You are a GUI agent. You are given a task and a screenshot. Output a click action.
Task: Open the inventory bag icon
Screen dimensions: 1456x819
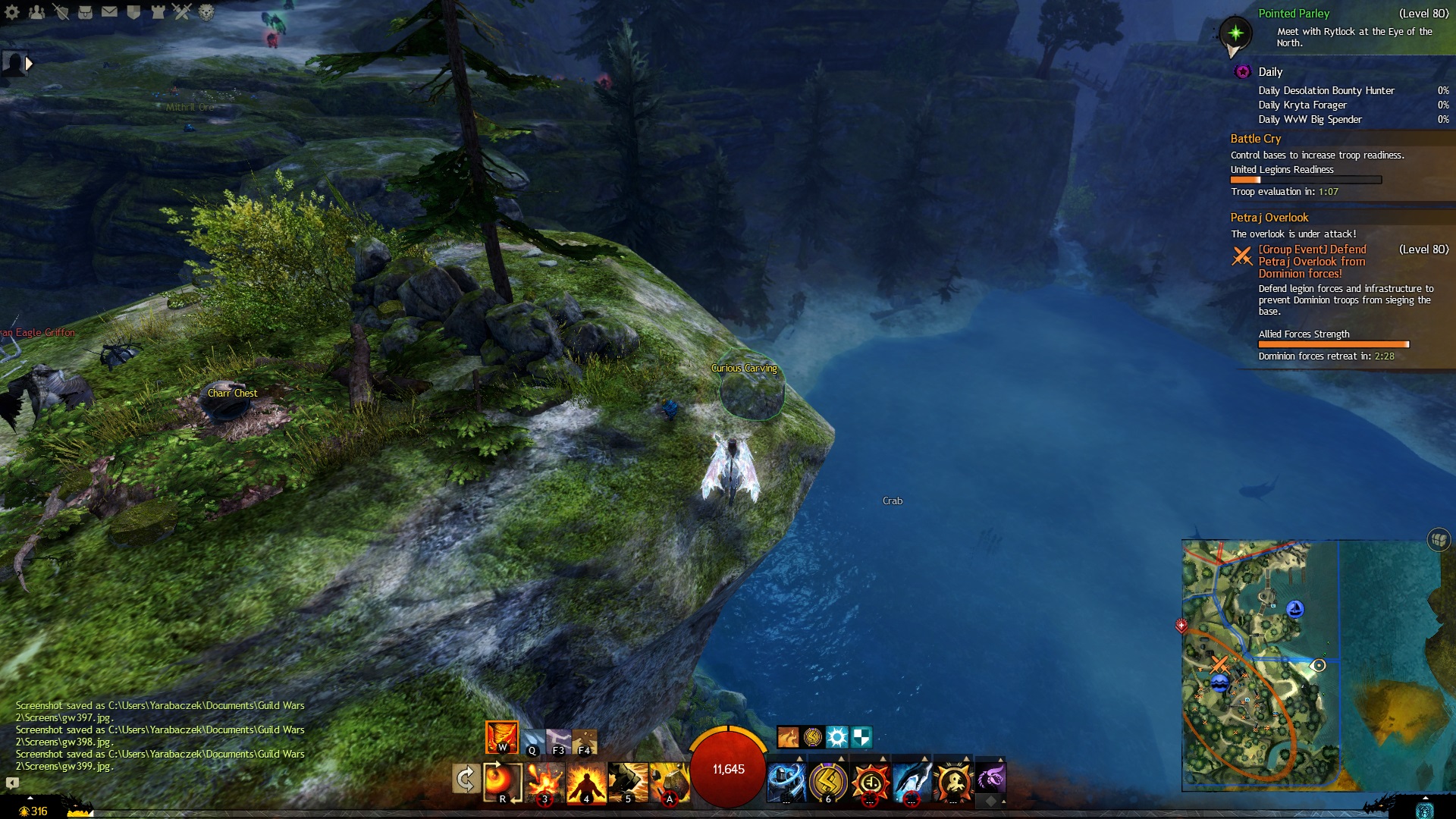coord(85,12)
